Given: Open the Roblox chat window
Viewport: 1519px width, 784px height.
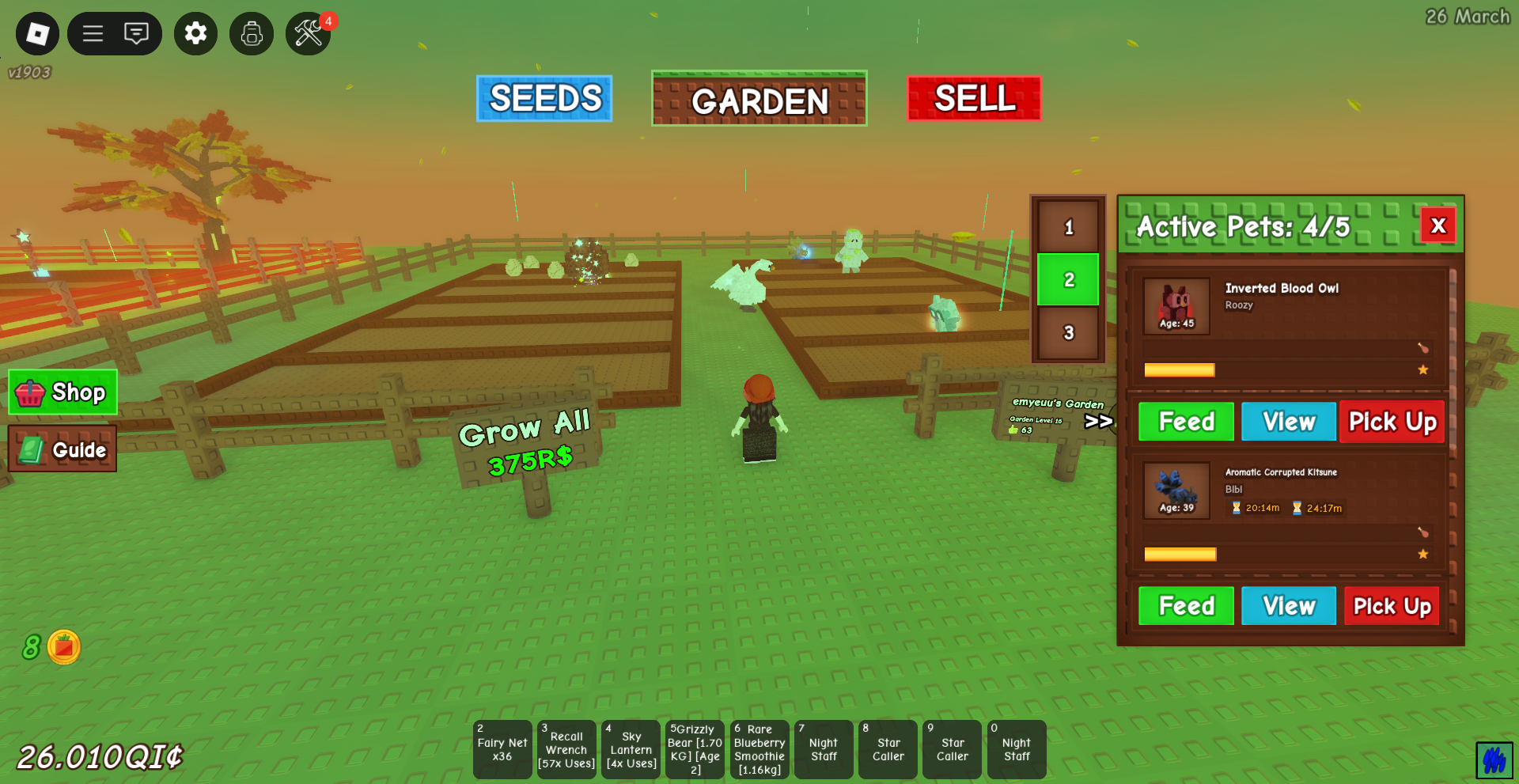Looking at the screenshot, I should click(x=136, y=33).
